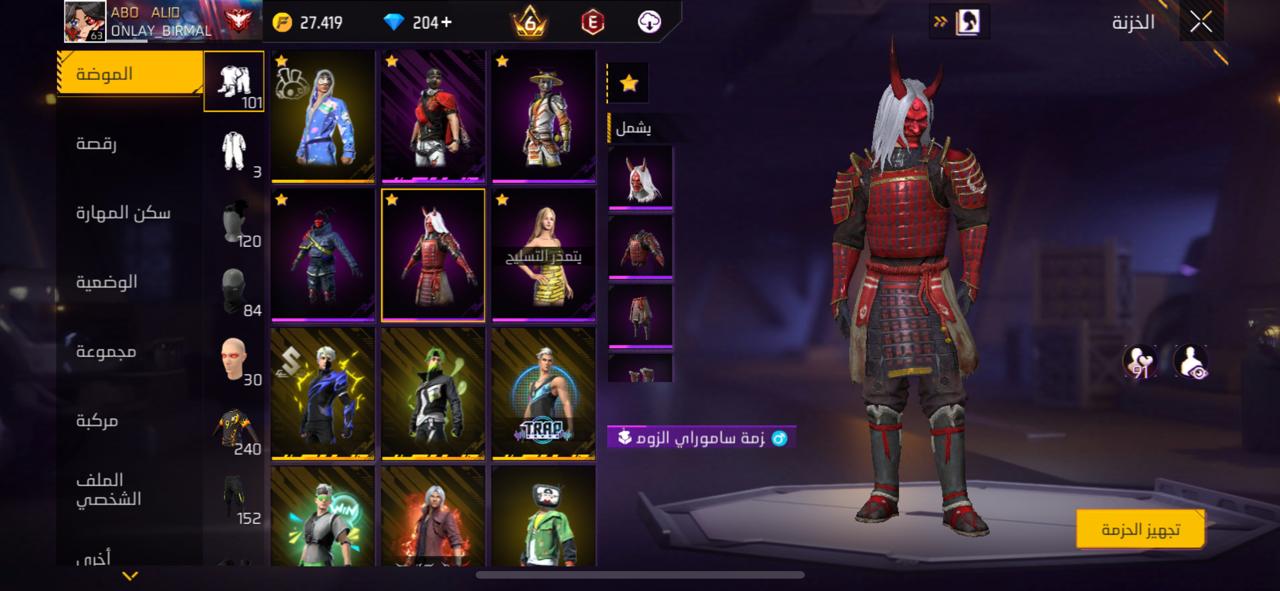This screenshot has width=1280, height=591.
Task: Switch to the رقصة emote tab
Action: [x=97, y=144]
